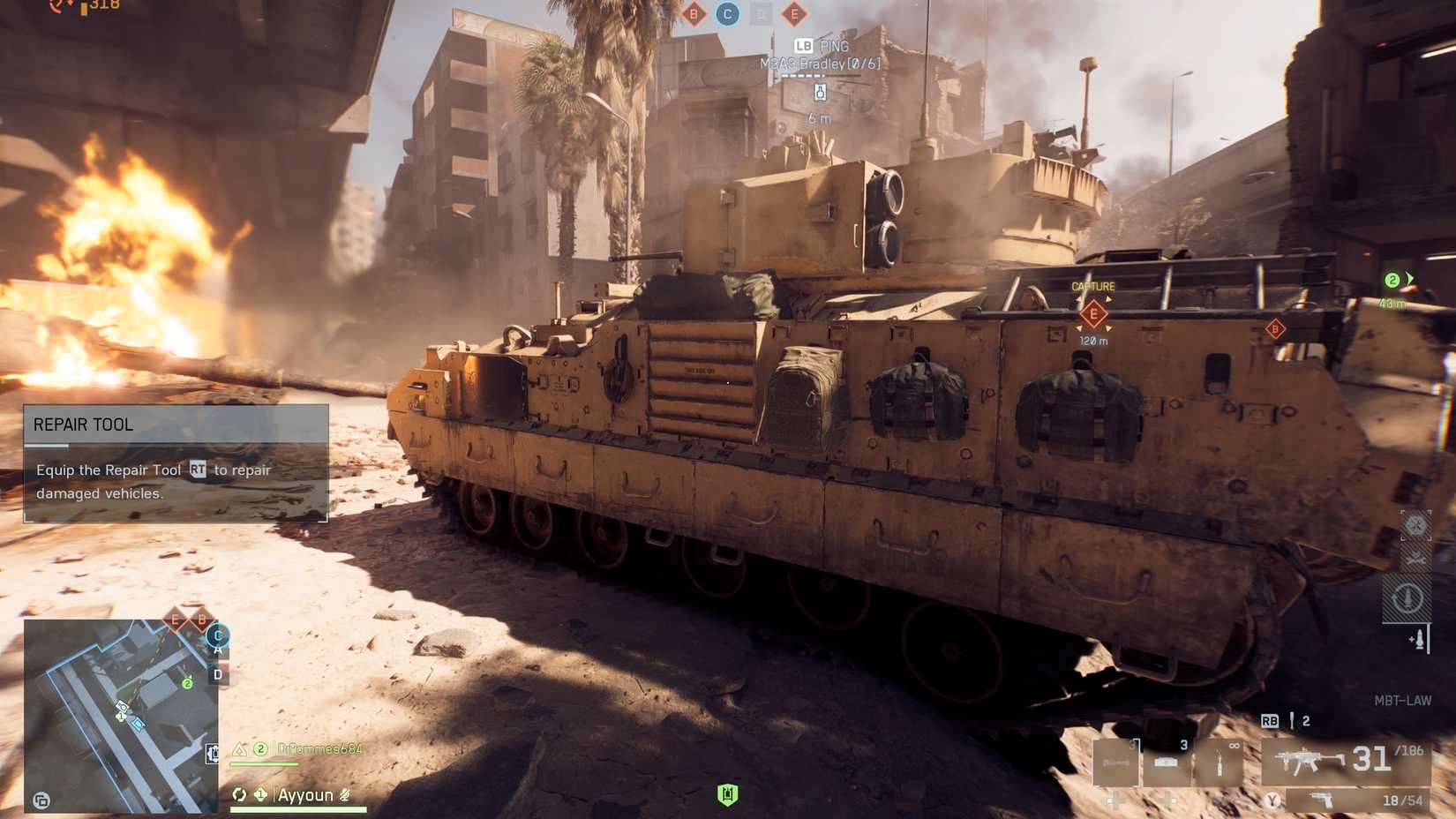Toggle the squadmate 2 marker on the minimap
Screen dimensions: 1456x819
(187, 684)
